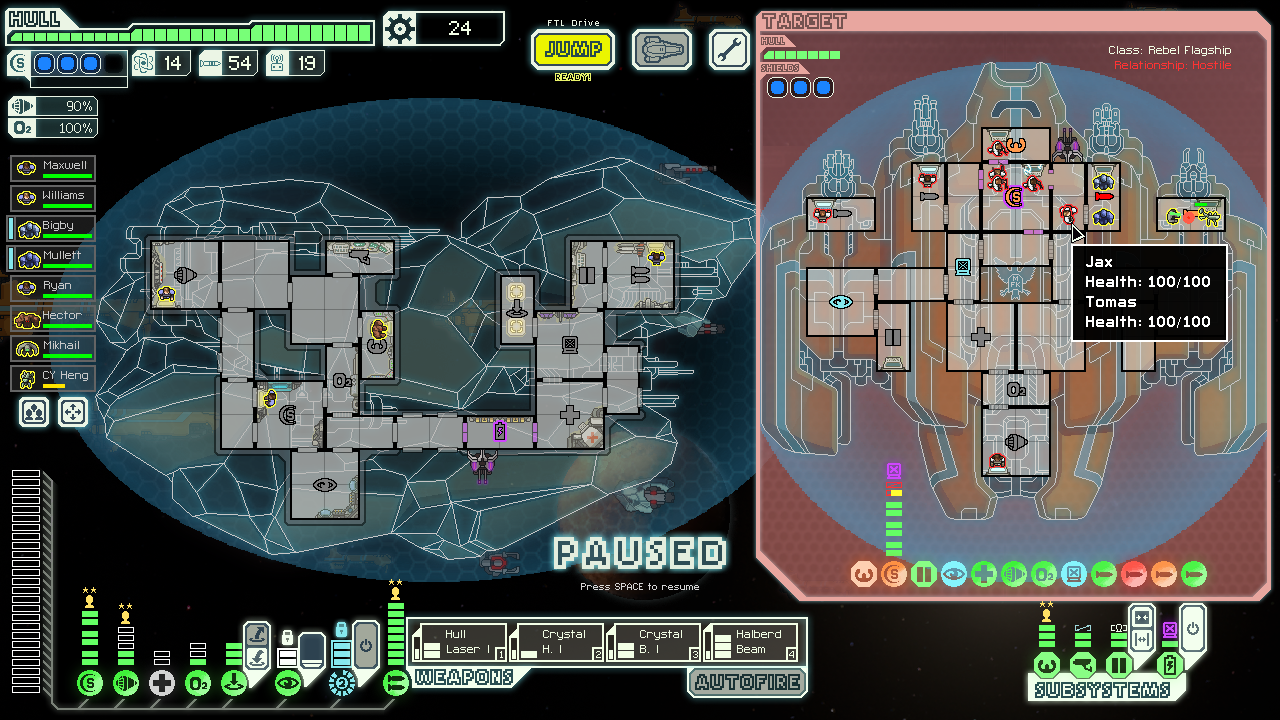Image resolution: width=1280 pixels, height=720 pixels.
Task: Return crew to saved stations
Action: (x=73, y=411)
